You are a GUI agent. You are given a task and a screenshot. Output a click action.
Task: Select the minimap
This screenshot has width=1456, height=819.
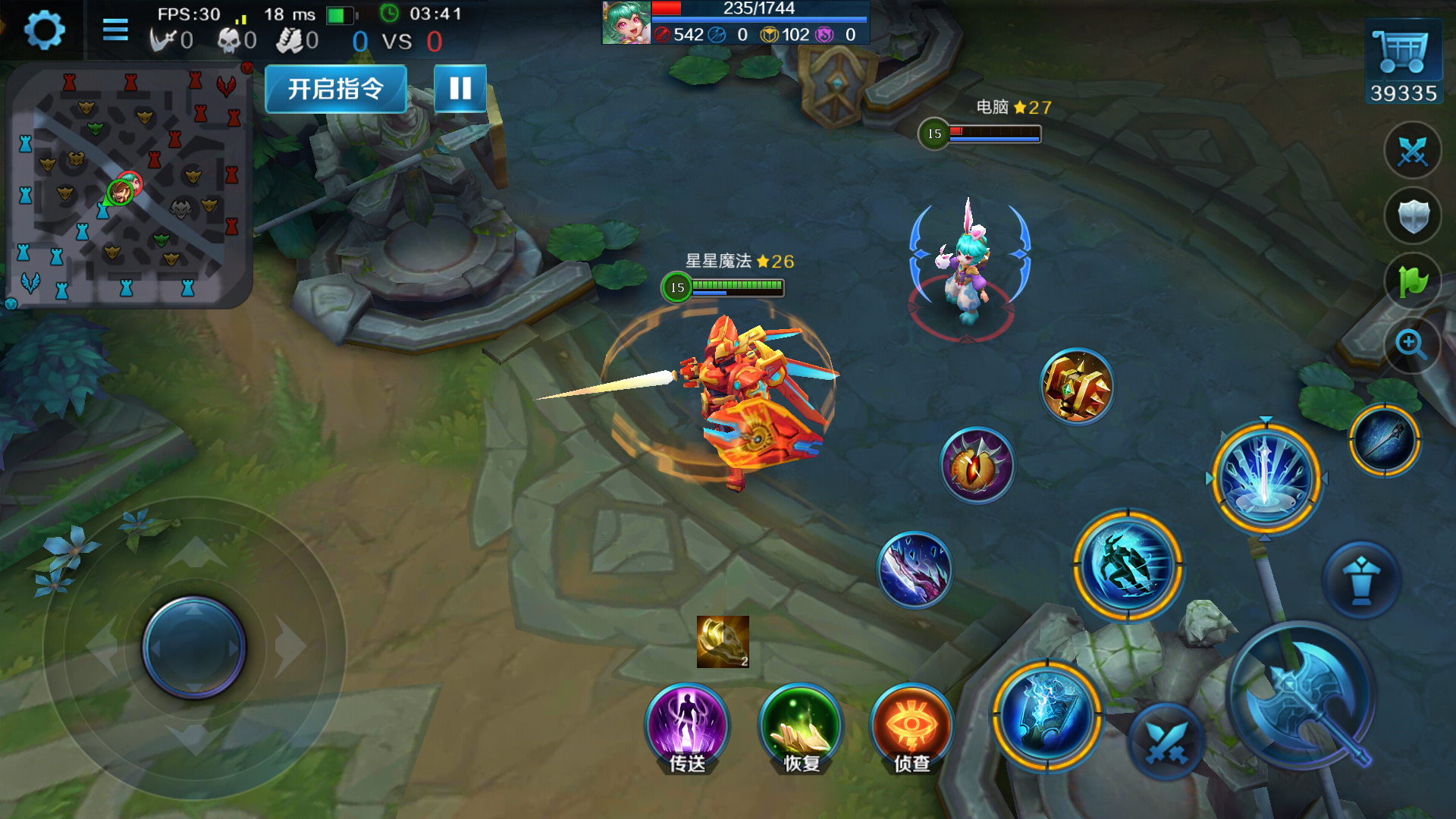[127, 186]
